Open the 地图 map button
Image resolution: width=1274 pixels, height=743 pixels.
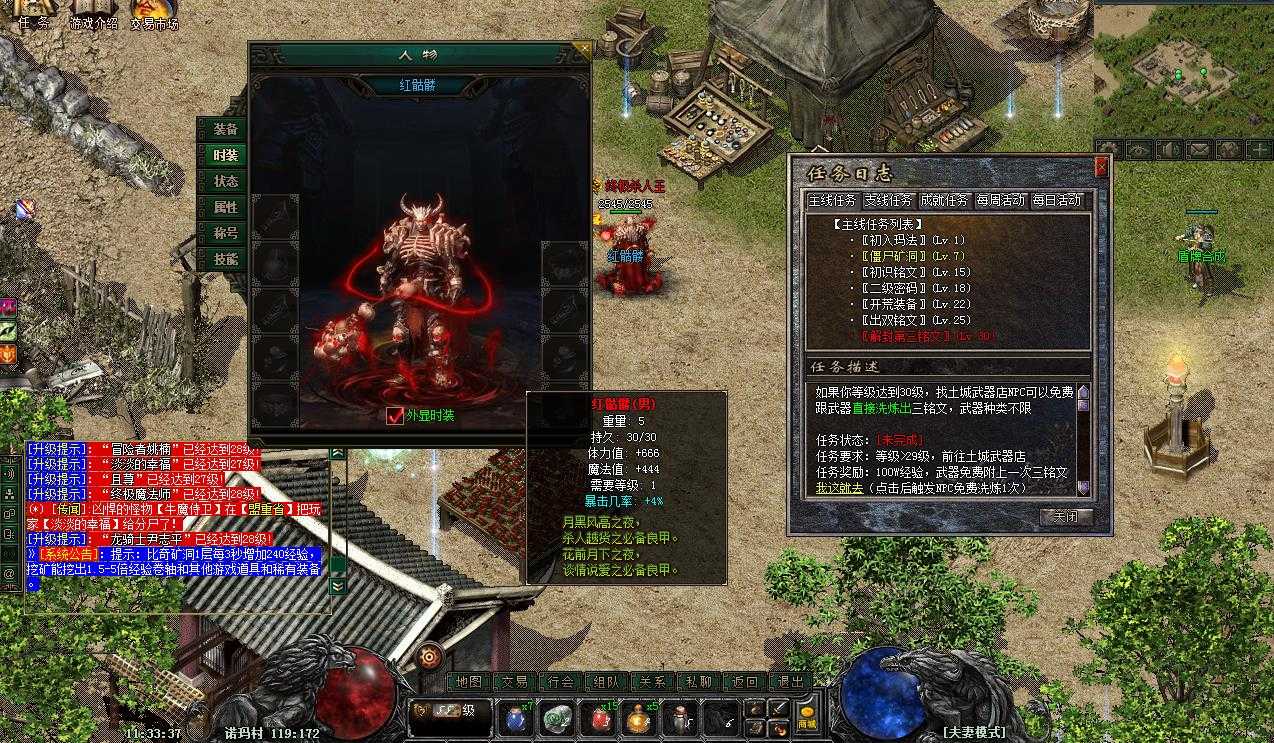pos(468,682)
